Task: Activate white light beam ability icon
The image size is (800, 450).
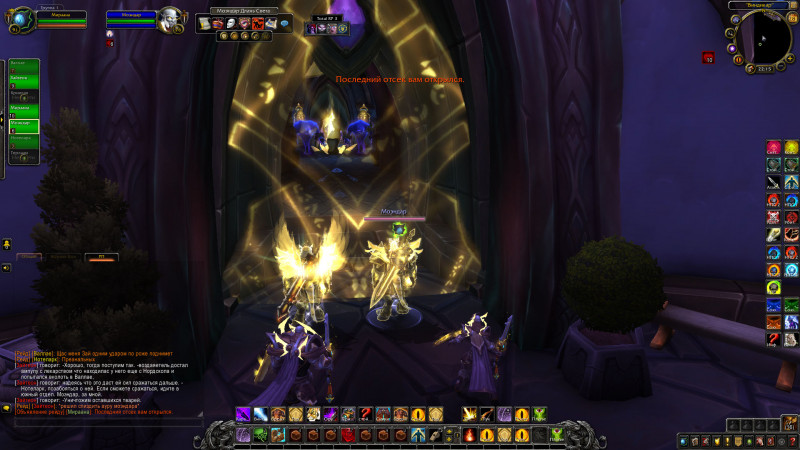Action: 260,414
